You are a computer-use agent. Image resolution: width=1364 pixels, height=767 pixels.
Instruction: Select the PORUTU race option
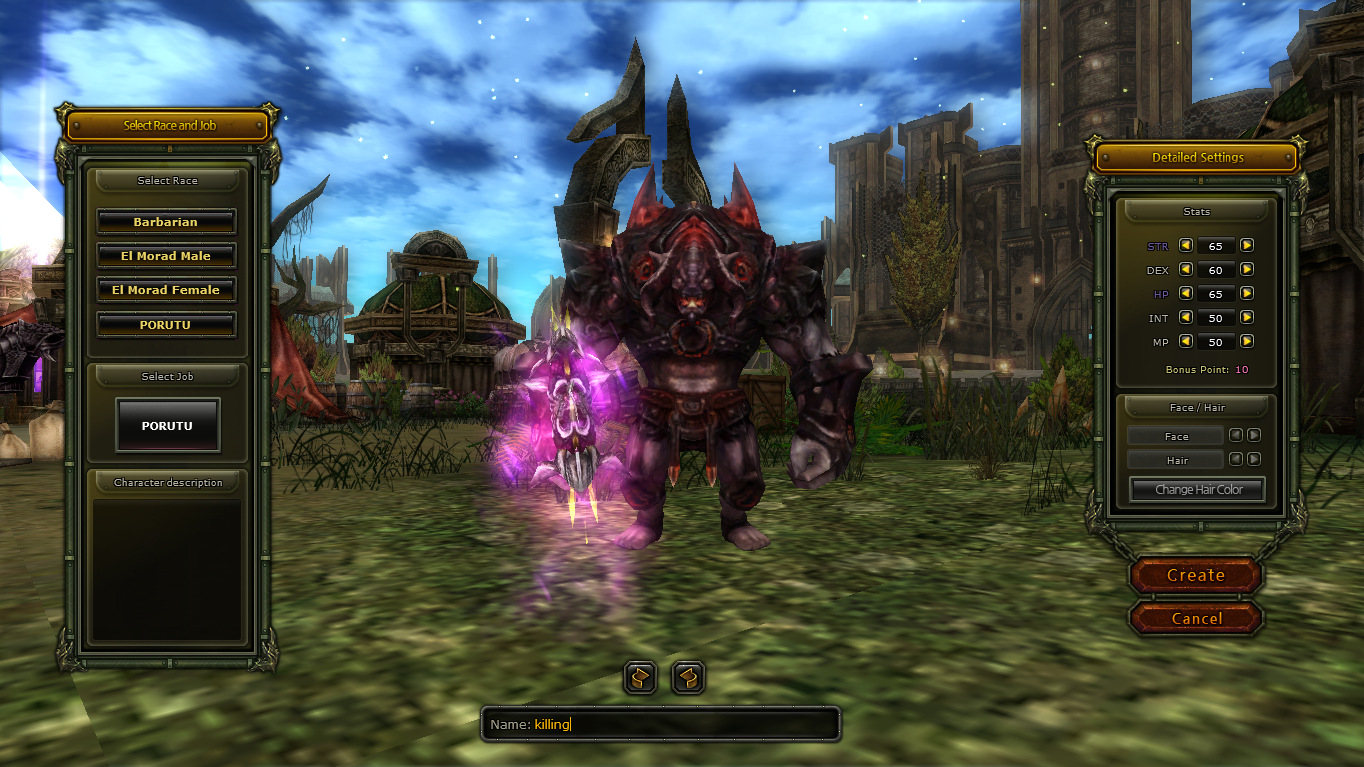(x=166, y=325)
